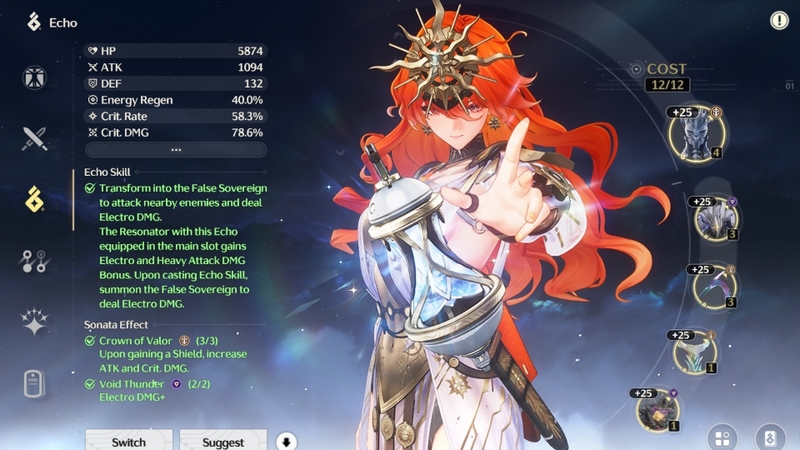Switch to the sparkle star tab
800x450 pixels.
pyautogui.click(x=35, y=321)
